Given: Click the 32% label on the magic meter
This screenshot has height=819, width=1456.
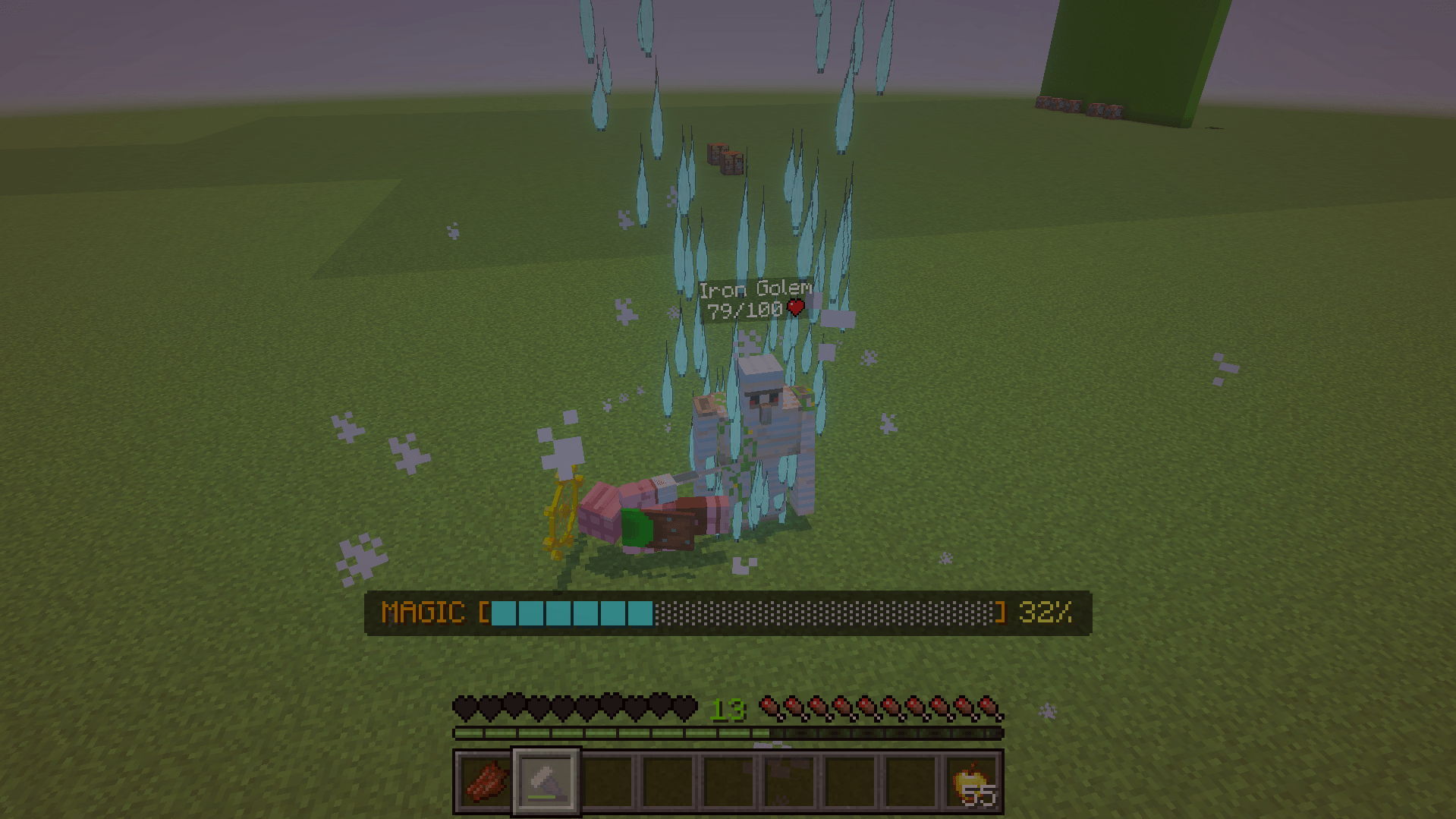Looking at the screenshot, I should point(1047,612).
